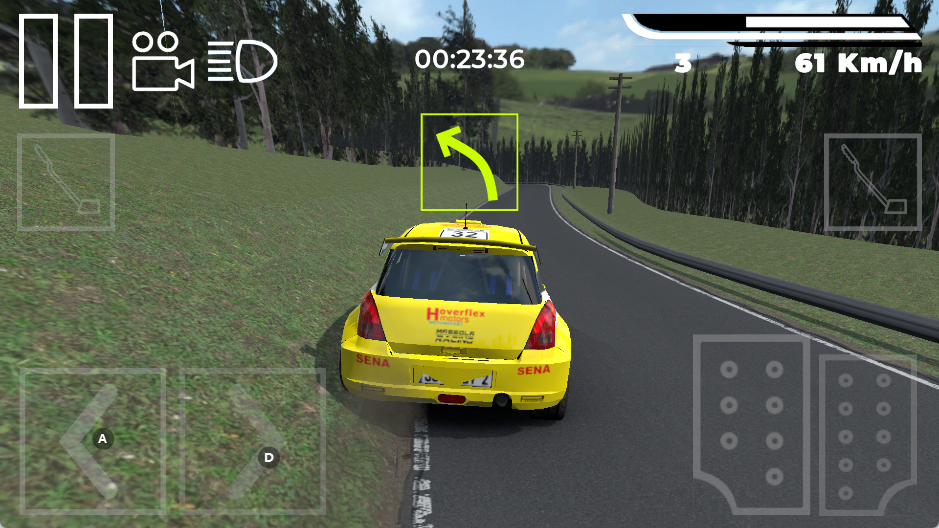This screenshot has height=528, width=939.
Task: Hit the wide brake pedal
Action: [752, 423]
